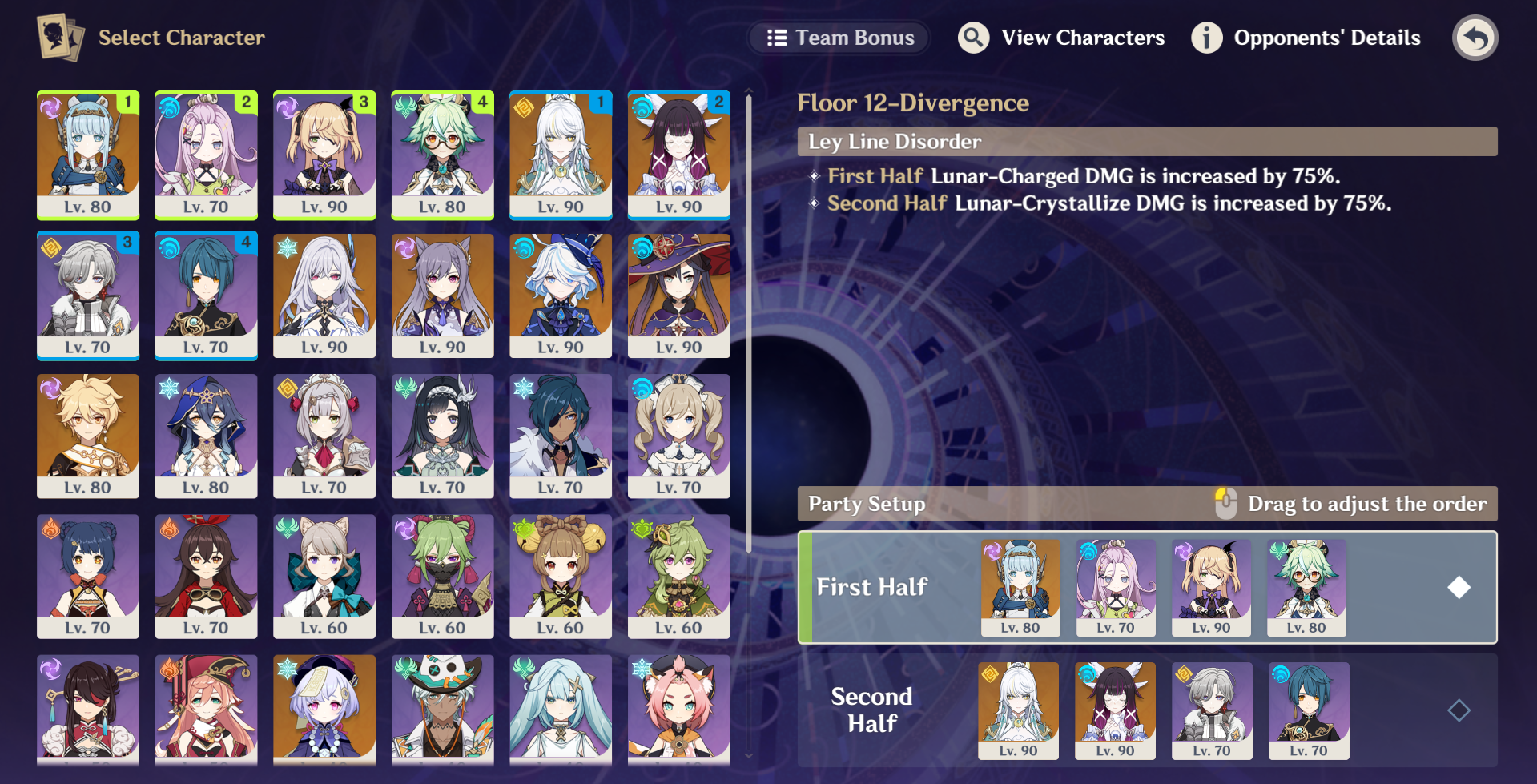1537x784 pixels.
Task: Go back using the return arrow
Action: coord(1475,38)
